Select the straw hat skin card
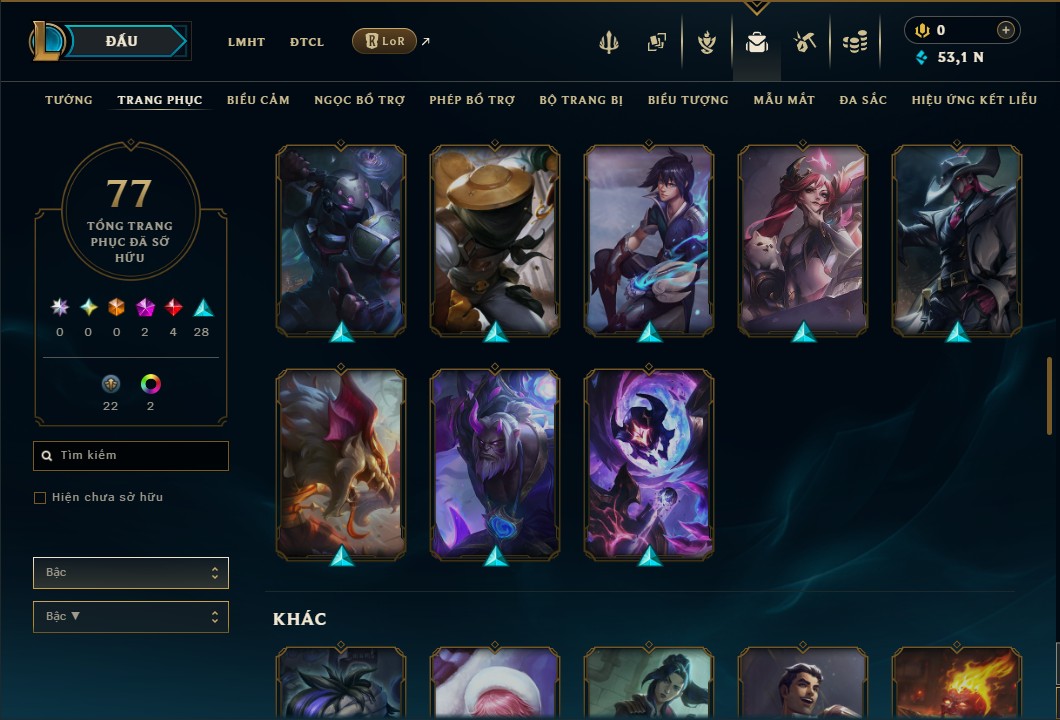The width and height of the screenshot is (1060, 720). 495,240
